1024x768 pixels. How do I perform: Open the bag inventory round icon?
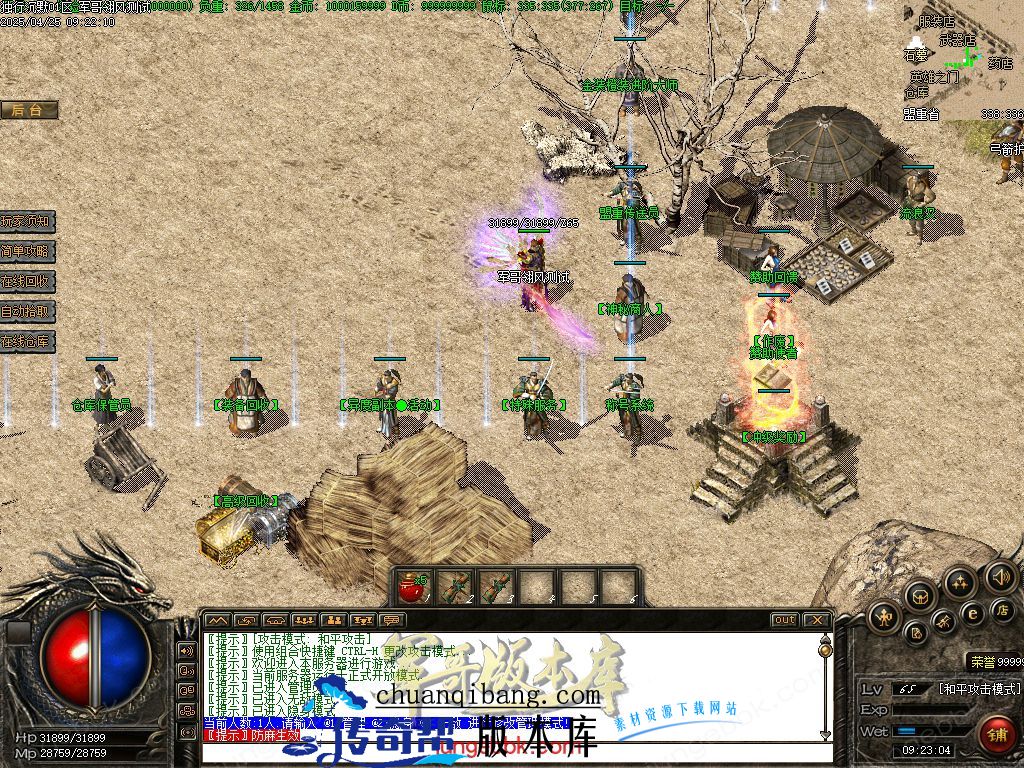click(920, 597)
